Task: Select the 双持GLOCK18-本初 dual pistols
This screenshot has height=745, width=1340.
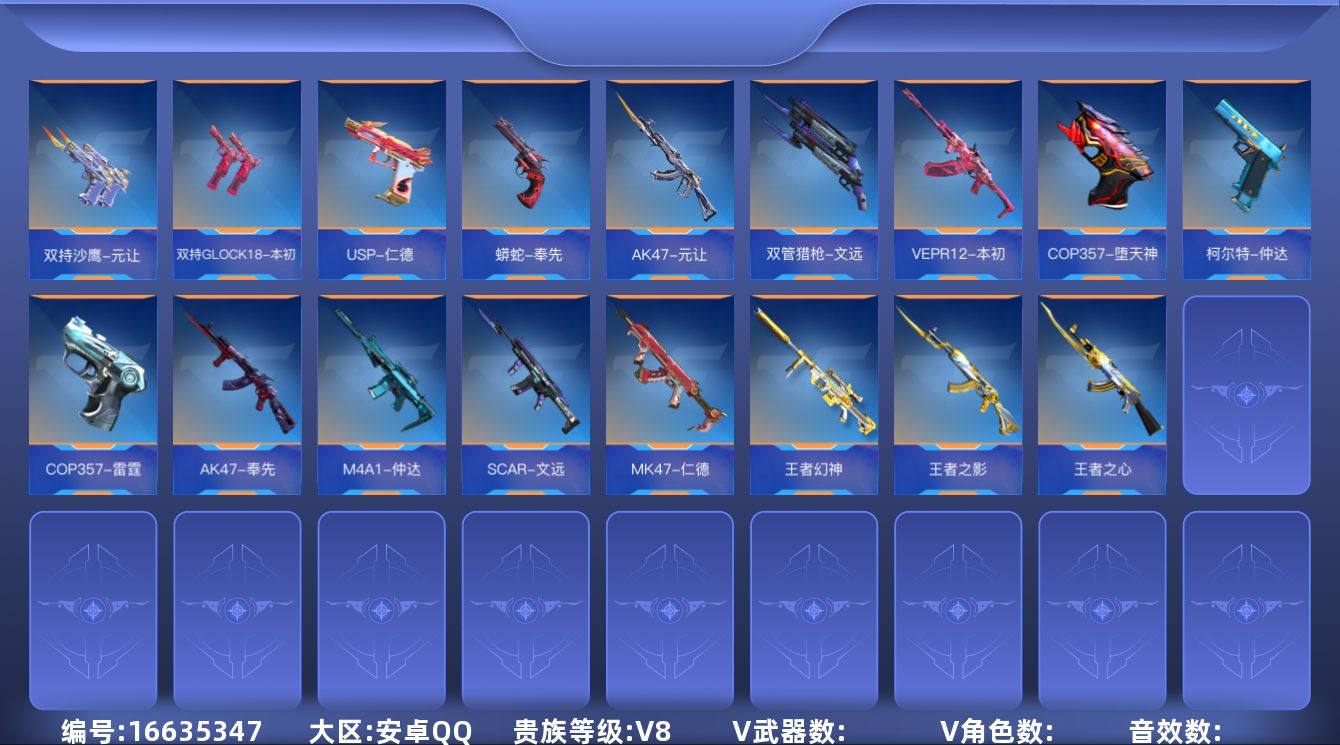Action: 237,175
